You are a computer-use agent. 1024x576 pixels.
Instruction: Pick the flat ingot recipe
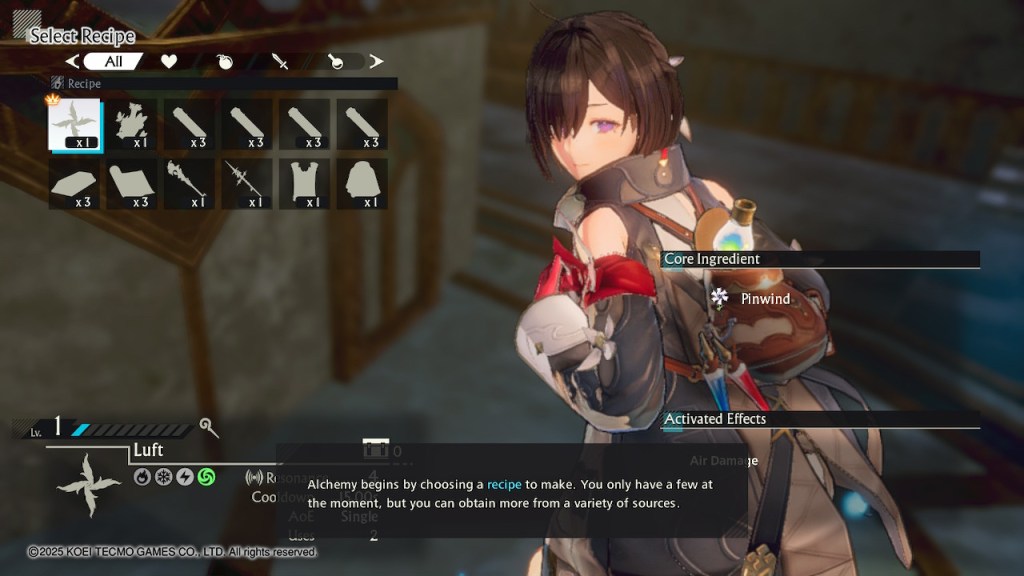tap(75, 184)
